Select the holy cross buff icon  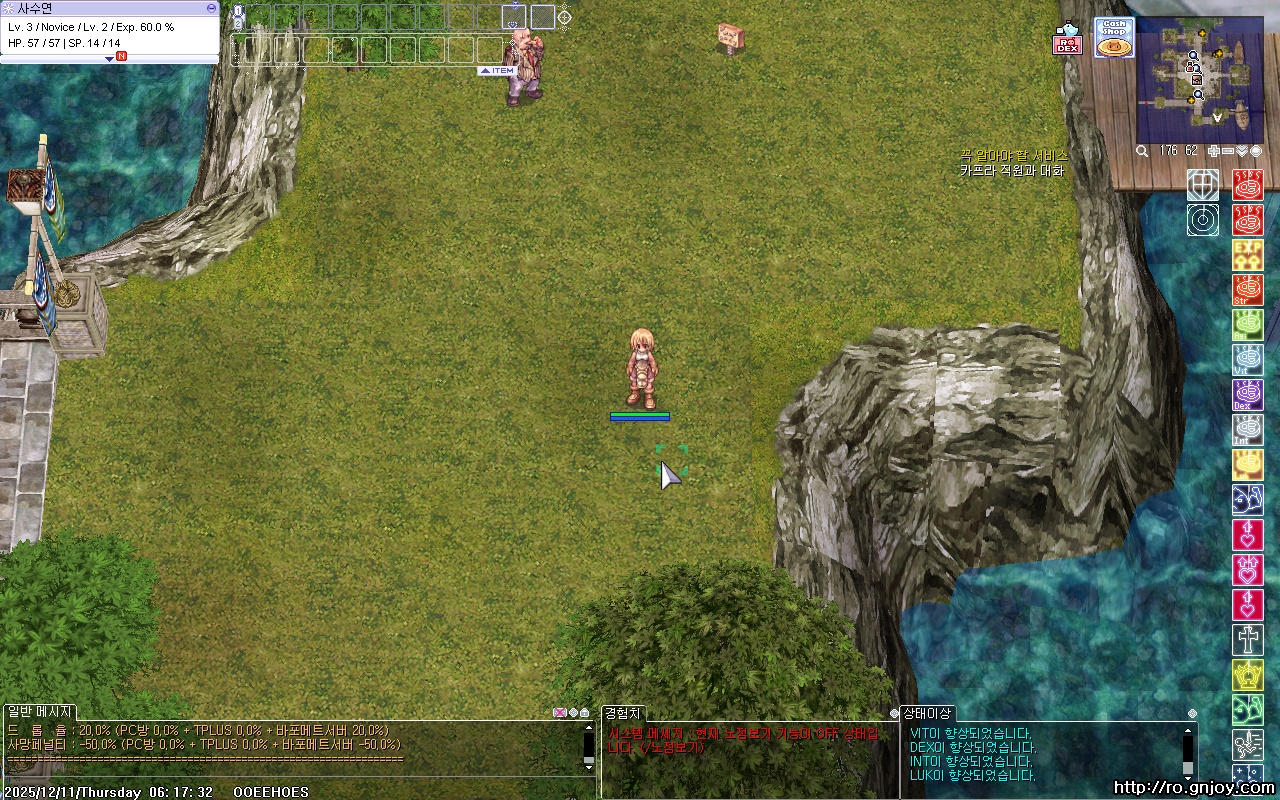[1247, 639]
